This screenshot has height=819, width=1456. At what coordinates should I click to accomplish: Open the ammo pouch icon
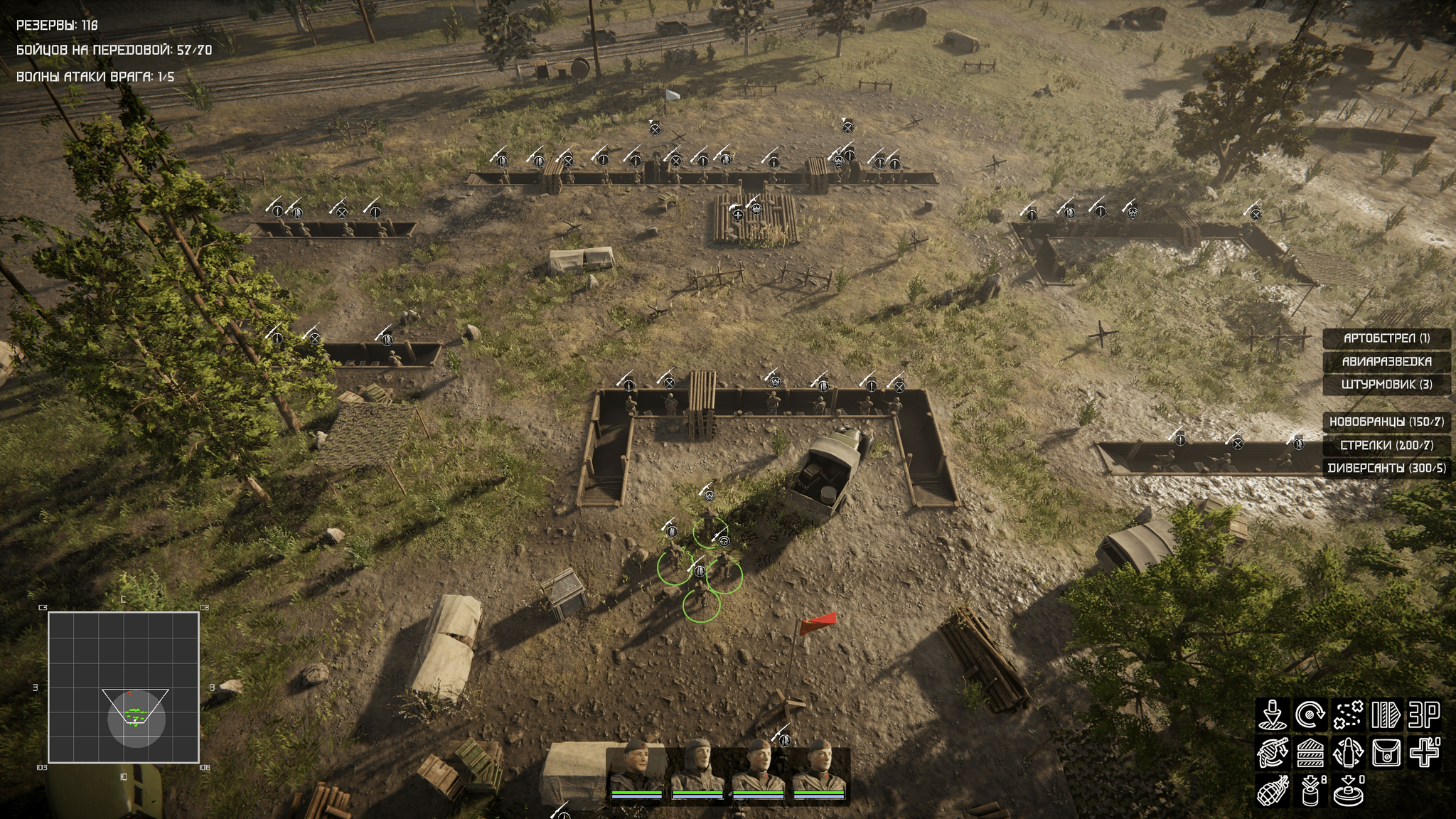coord(1386,754)
